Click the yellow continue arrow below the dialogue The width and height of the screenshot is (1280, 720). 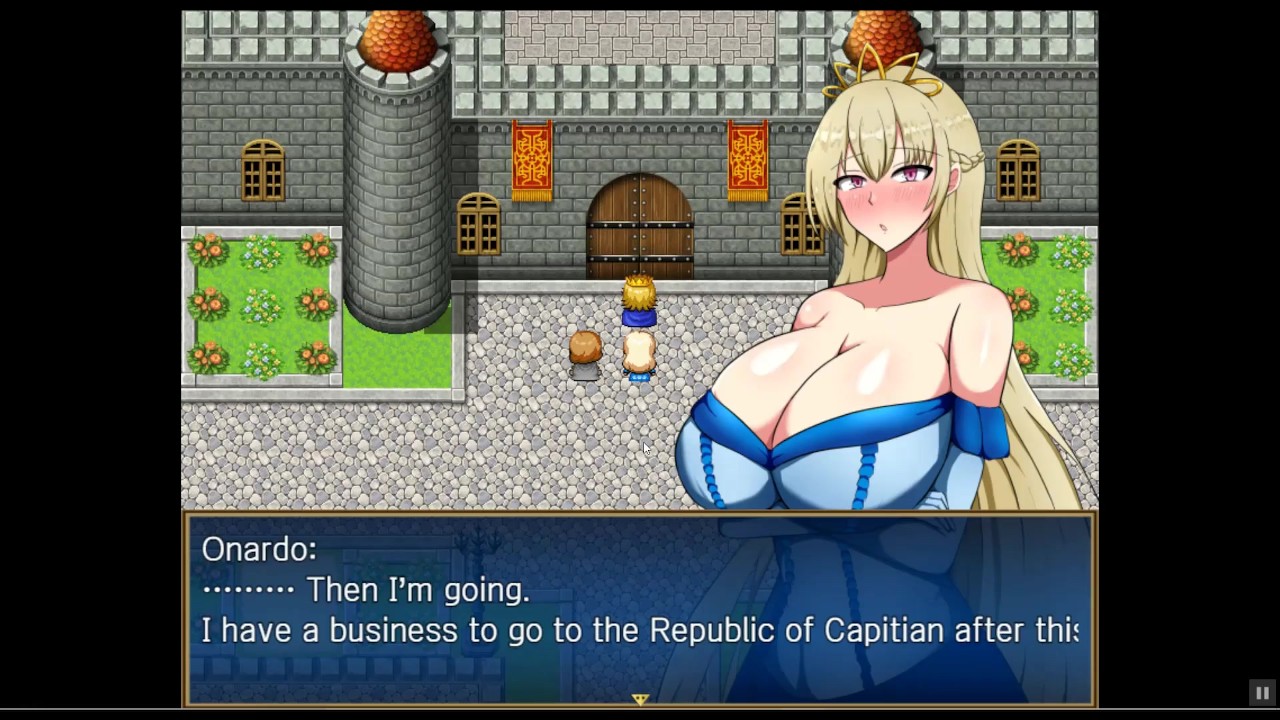[640, 699]
